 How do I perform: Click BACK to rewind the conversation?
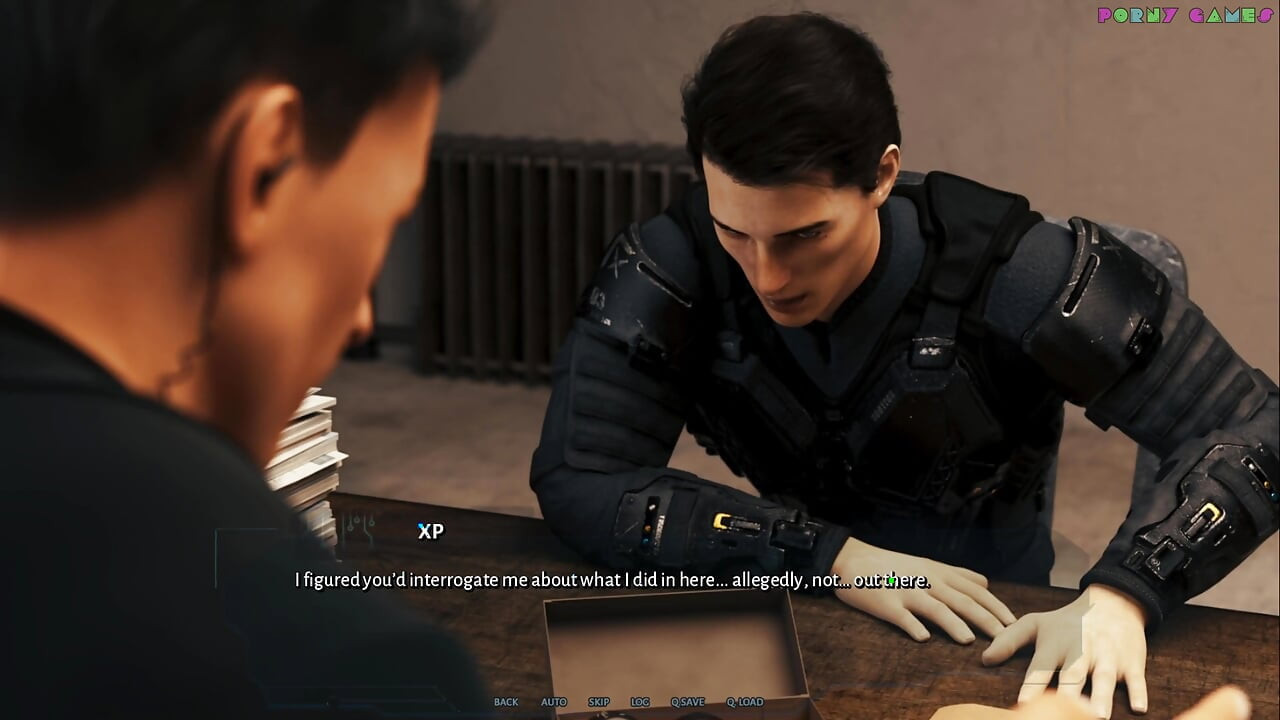pyautogui.click(x=505, y=702)
